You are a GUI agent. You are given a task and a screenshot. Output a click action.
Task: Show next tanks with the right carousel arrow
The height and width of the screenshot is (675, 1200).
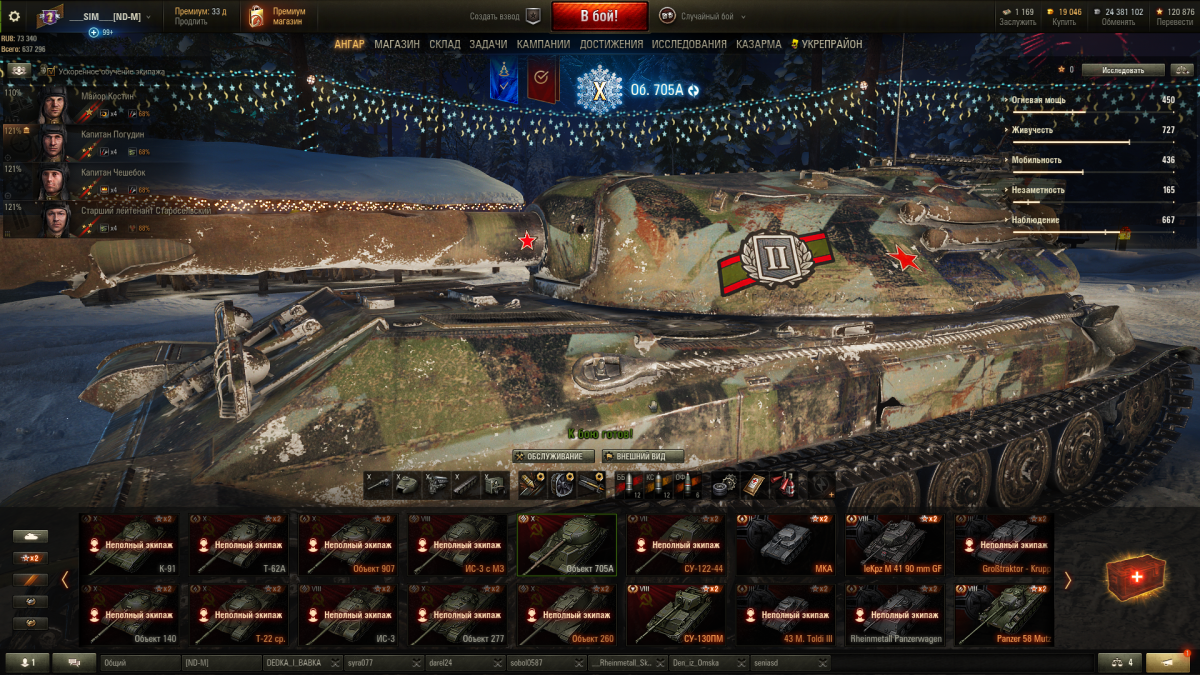tap(1067, 580)
